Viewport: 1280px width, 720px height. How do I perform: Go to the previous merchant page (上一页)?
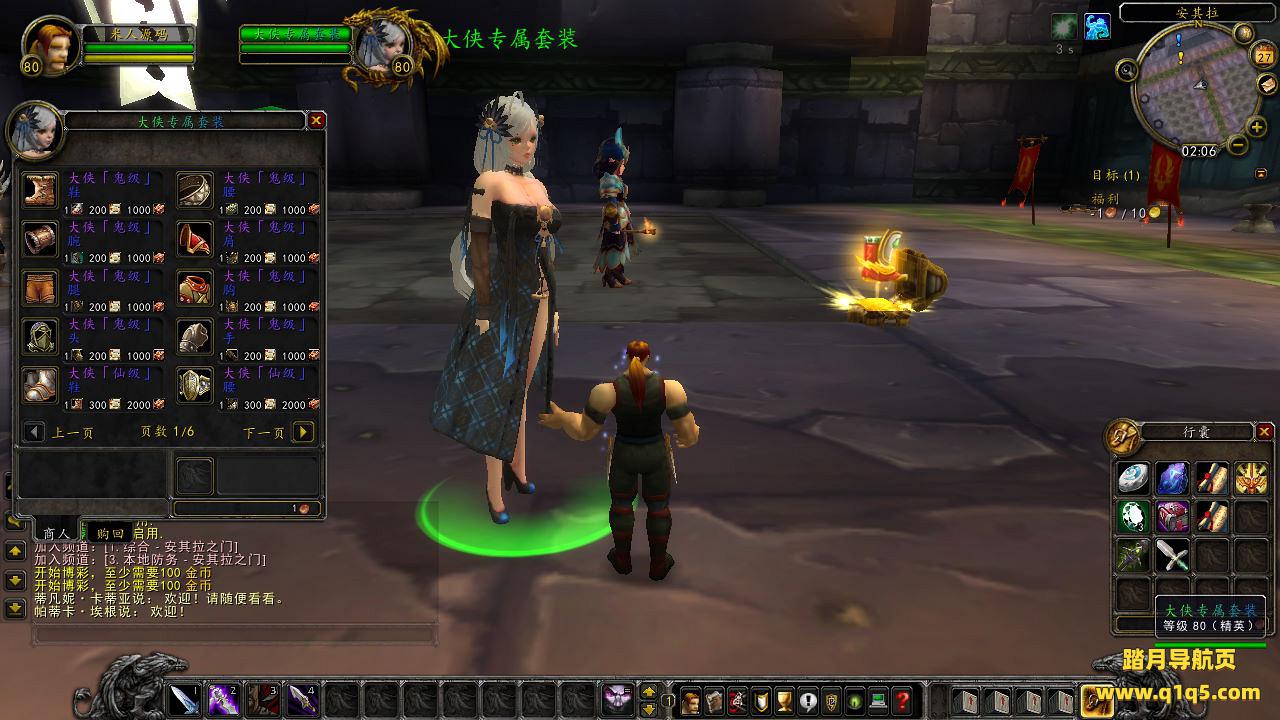point(35,432)
